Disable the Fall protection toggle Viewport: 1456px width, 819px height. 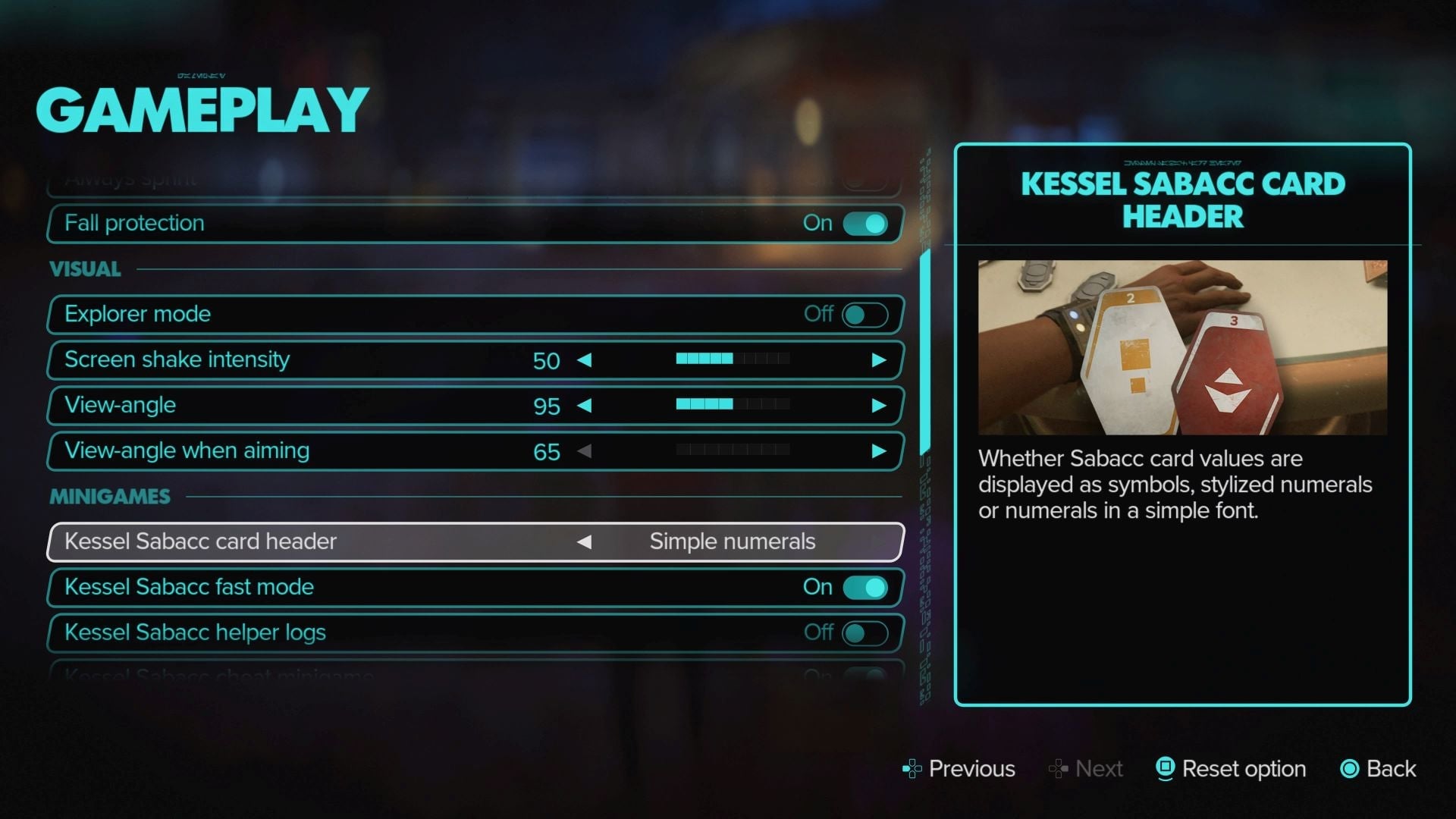click(x=866, y=223)
